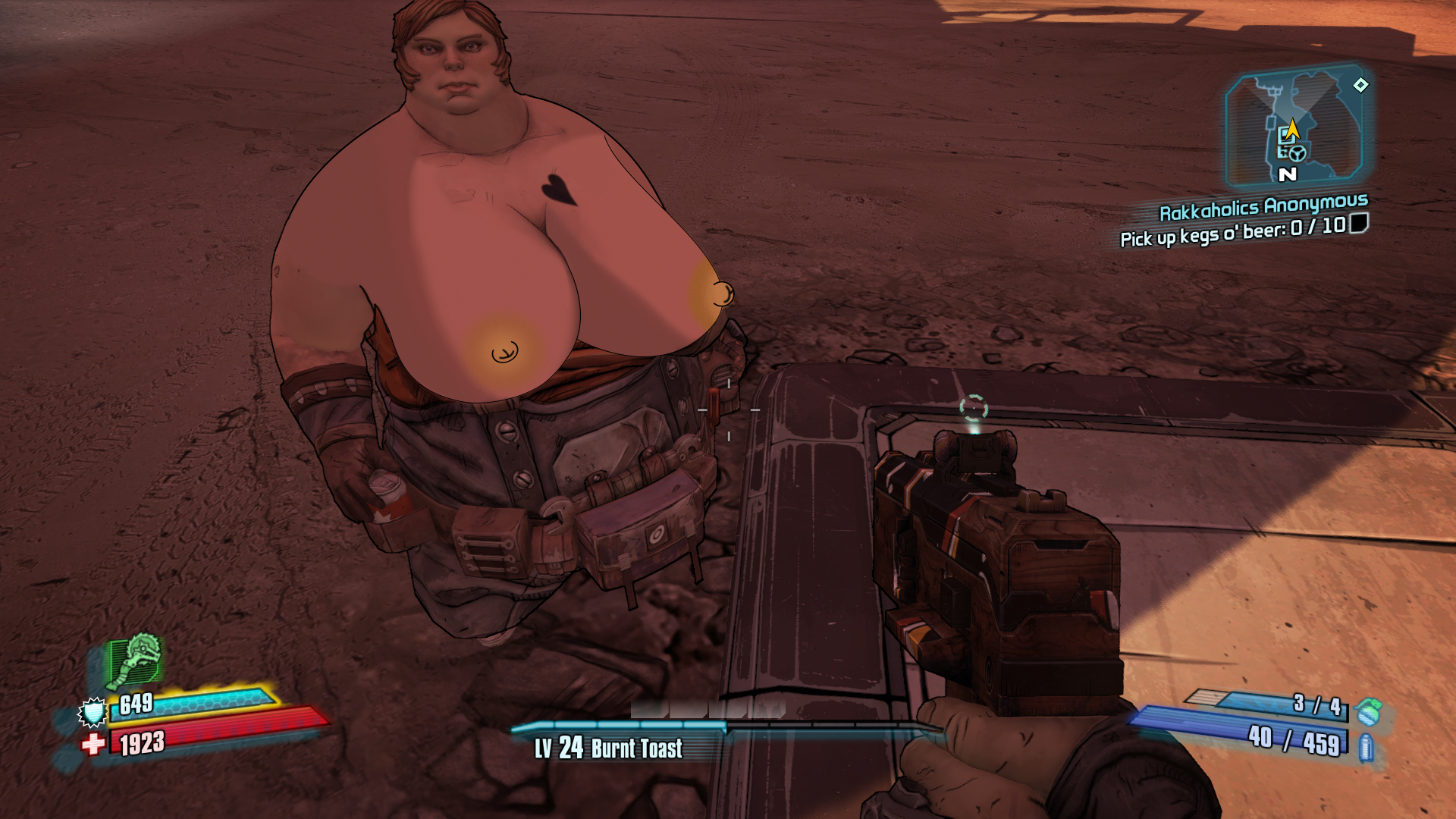Click the steering wheel icon on minimap
This screenshot has width=1456, height=819.
1298,153
